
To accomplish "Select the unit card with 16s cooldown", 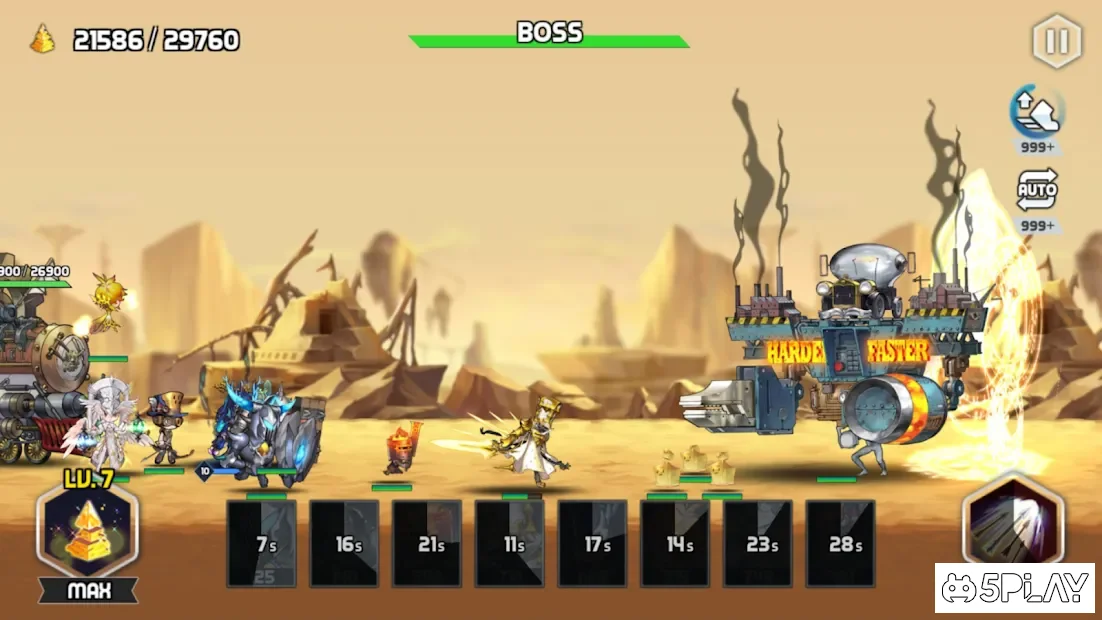I will click(x=345, y=543).
